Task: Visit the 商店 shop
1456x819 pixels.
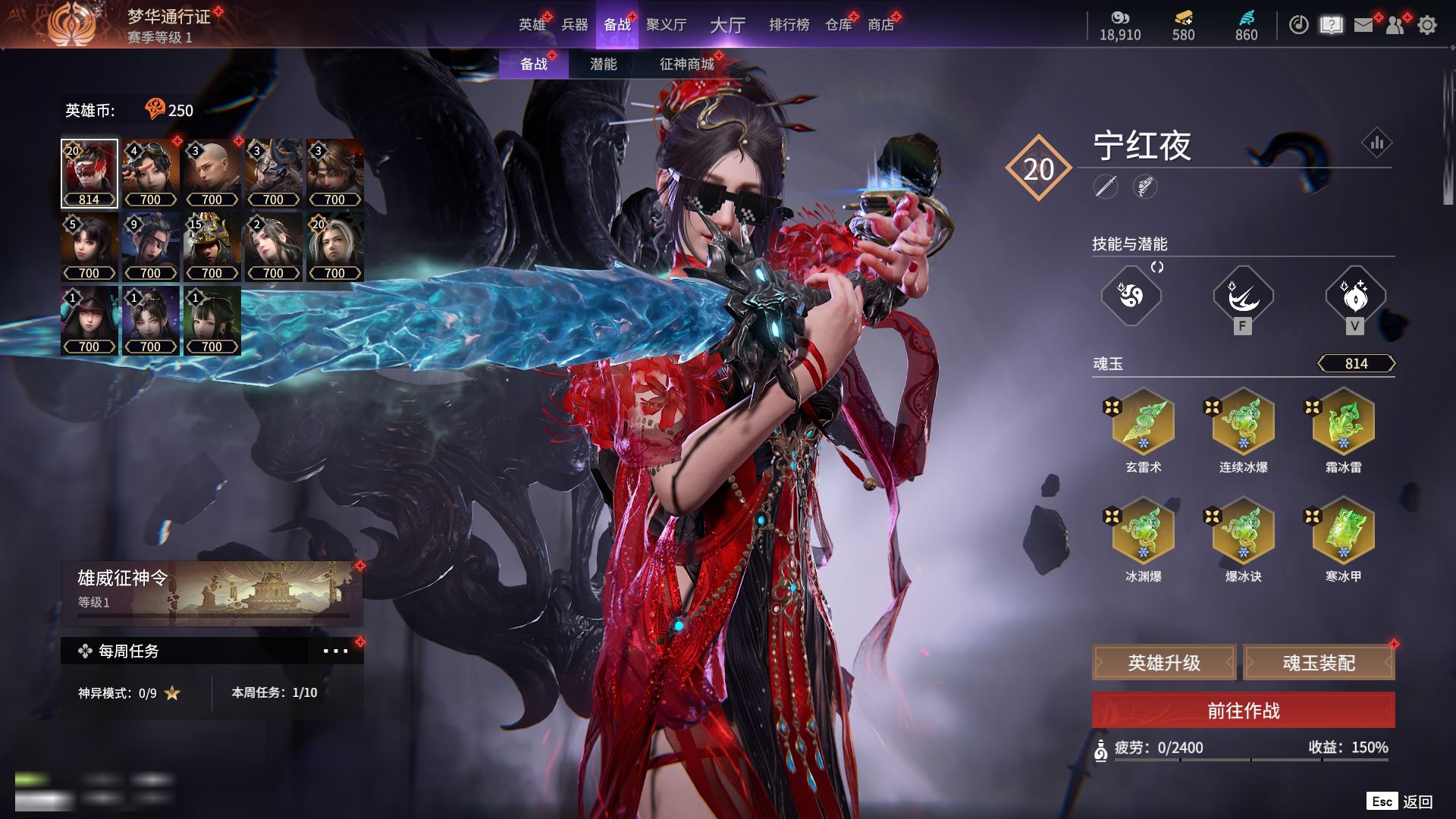Action: pos(880,25)
